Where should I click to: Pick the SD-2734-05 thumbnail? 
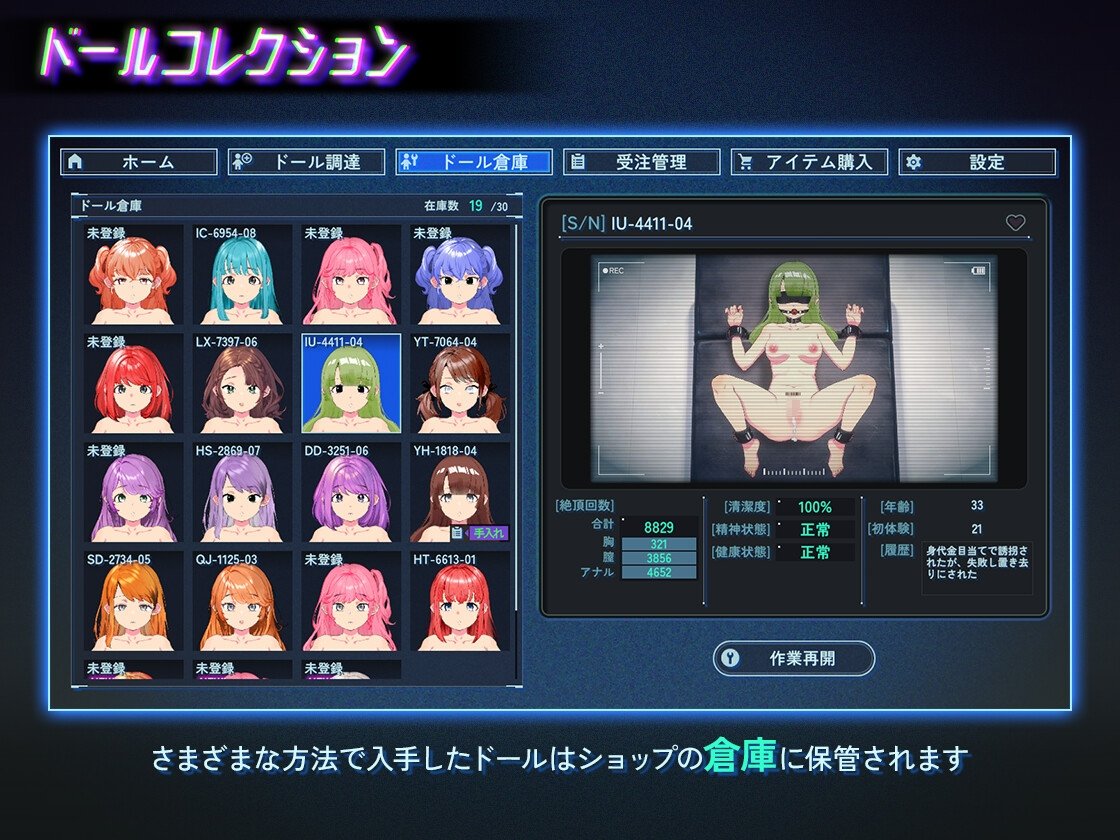point(134,603)
